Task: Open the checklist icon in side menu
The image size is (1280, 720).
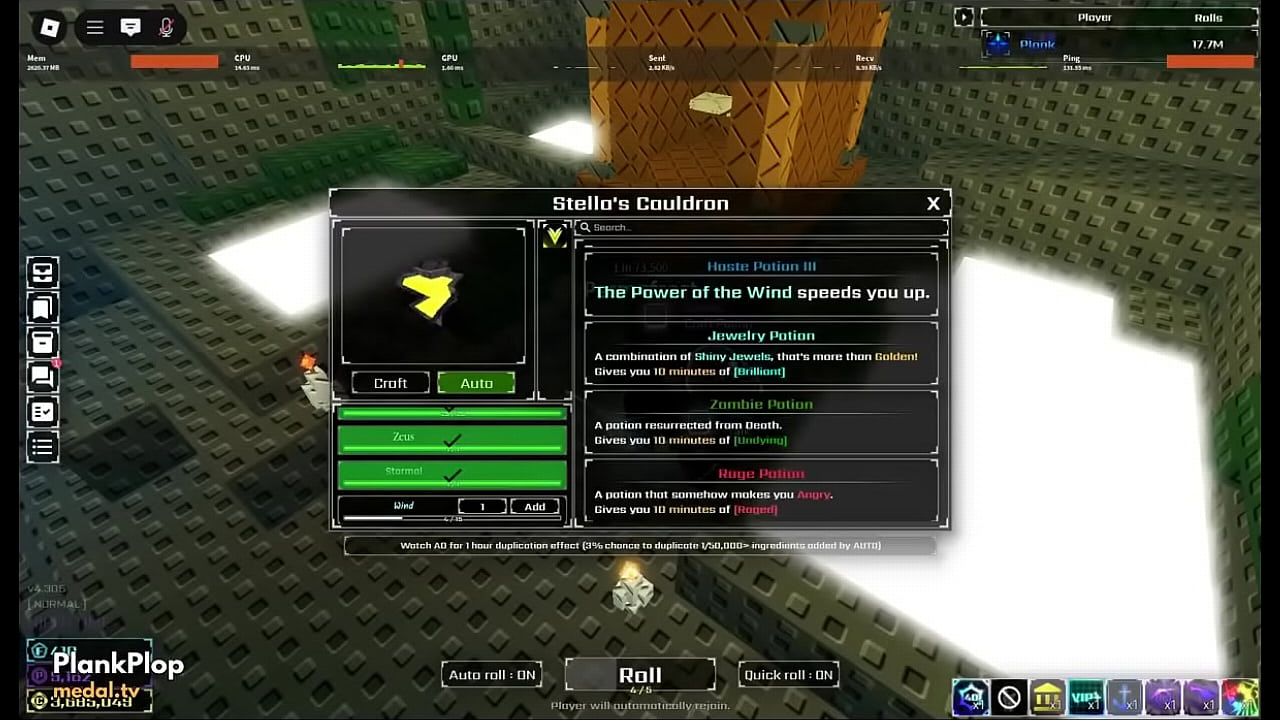Action: [43, 412]
